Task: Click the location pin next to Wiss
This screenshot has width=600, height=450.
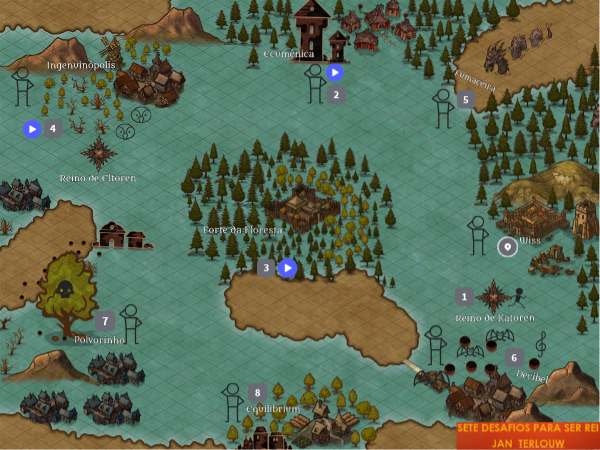Action: (x=508, y=247)
